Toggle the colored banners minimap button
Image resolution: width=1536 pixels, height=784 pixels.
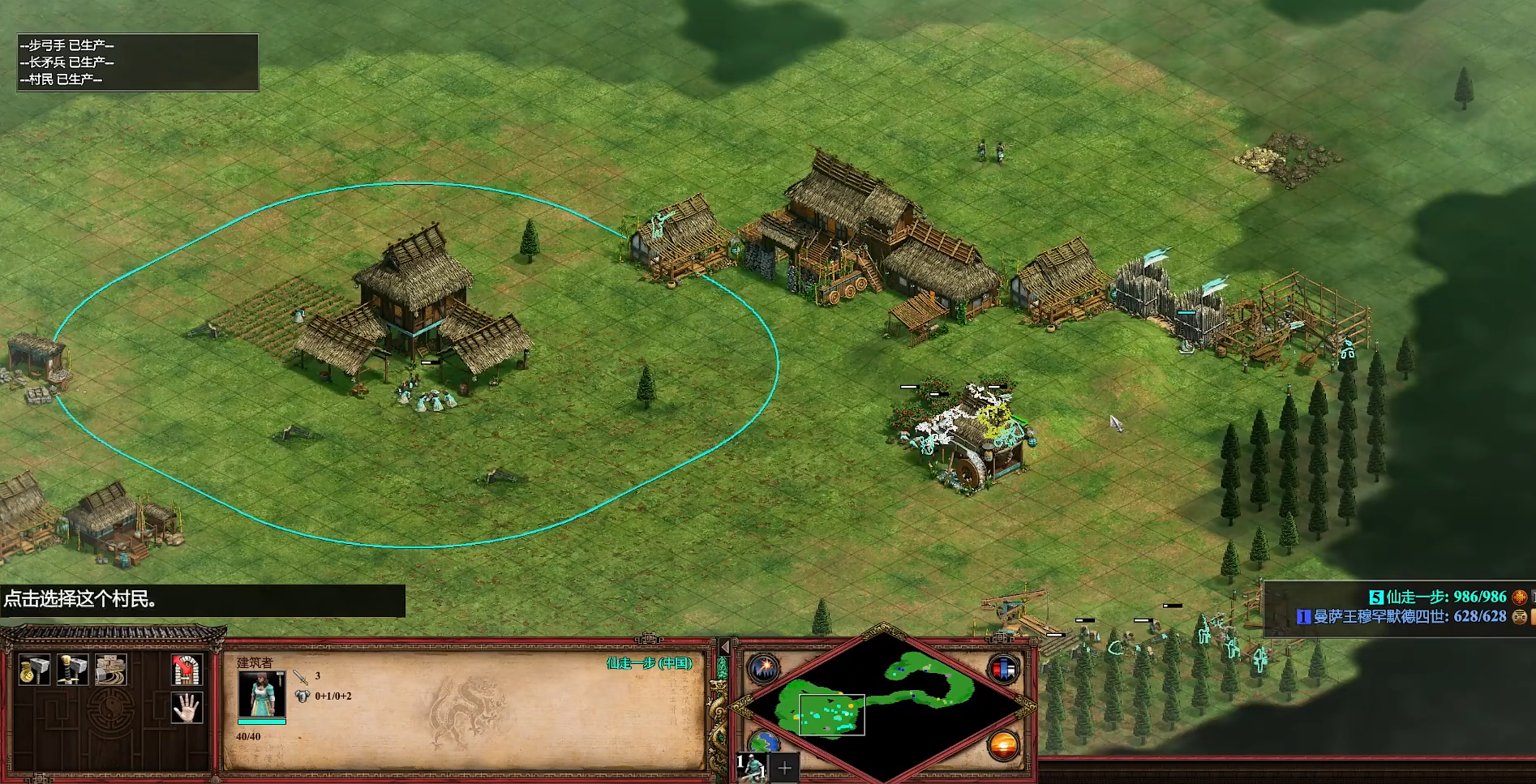coord(1003,670)
